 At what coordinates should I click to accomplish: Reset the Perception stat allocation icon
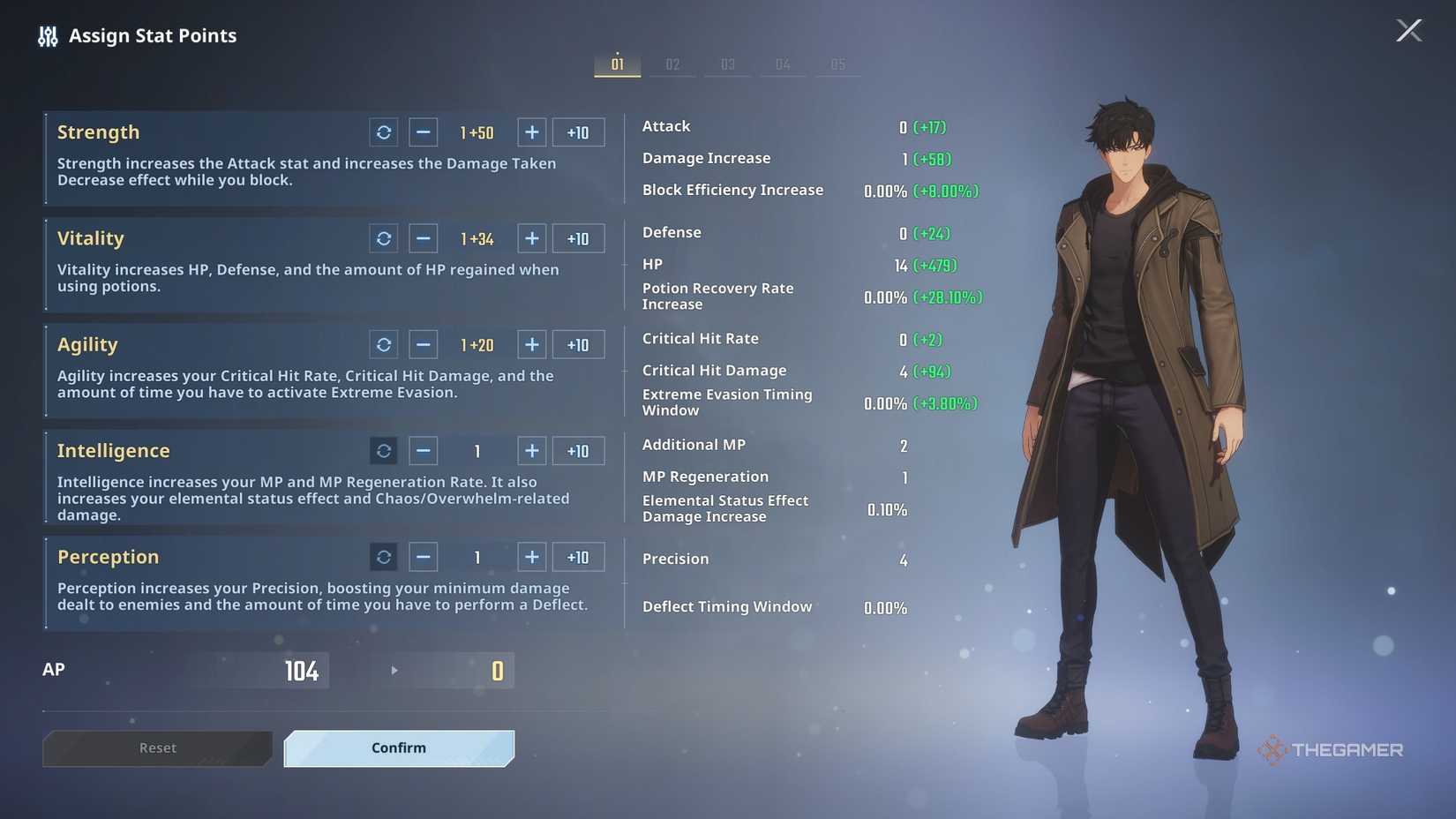(x=383, y=557)
